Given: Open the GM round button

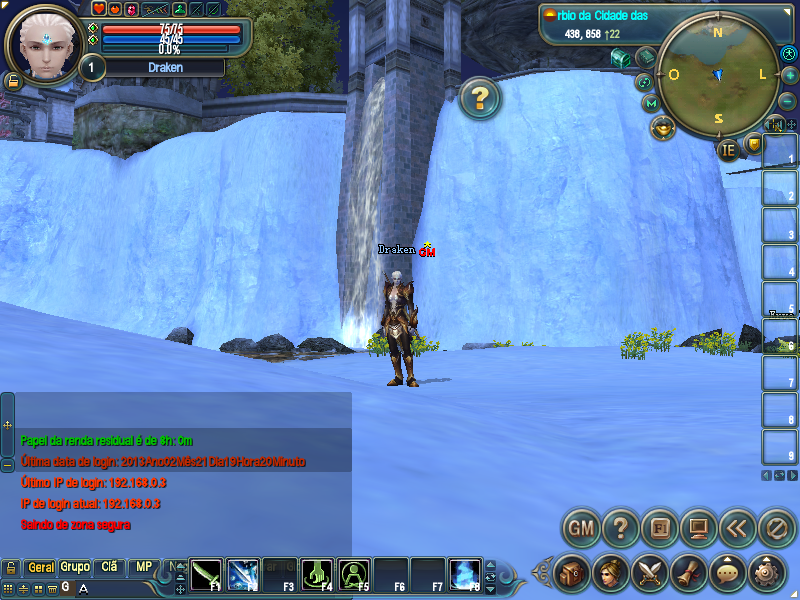Looking at the screenshot, I should click(x=582, y=526).
